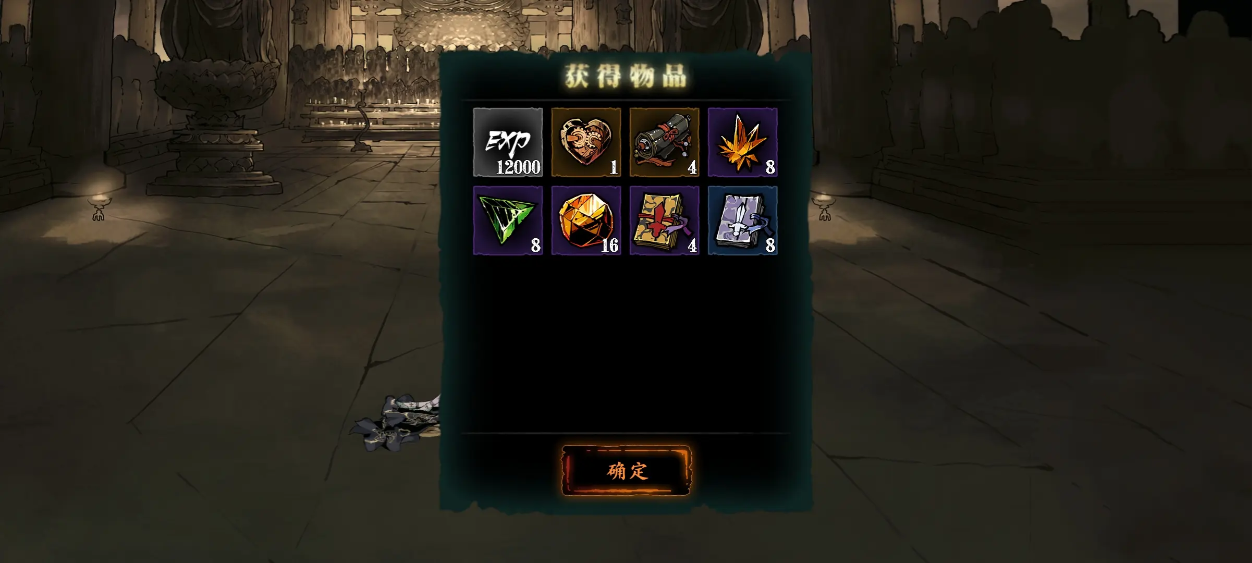Inspect the mechanical heart reward item
1252x563 pixels.
coord(586,142)
